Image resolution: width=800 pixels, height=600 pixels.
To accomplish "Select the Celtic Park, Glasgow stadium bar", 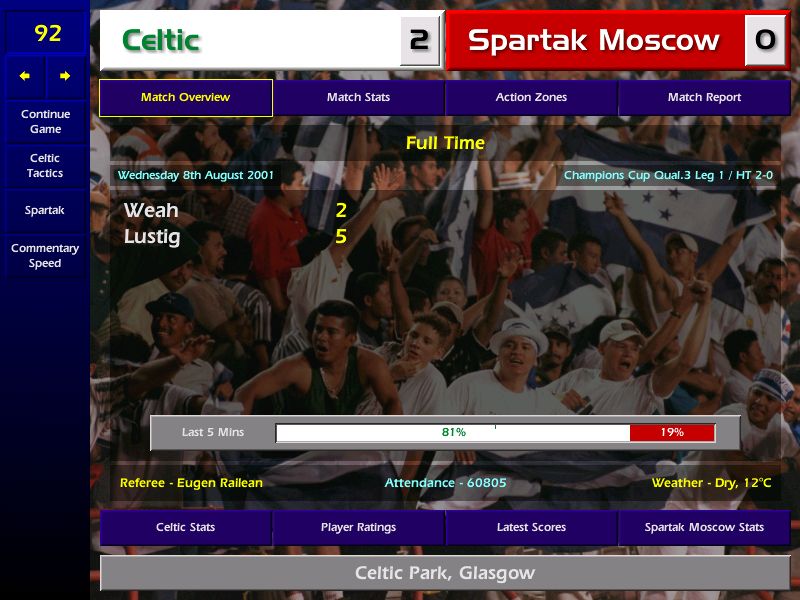I will 445,573.
